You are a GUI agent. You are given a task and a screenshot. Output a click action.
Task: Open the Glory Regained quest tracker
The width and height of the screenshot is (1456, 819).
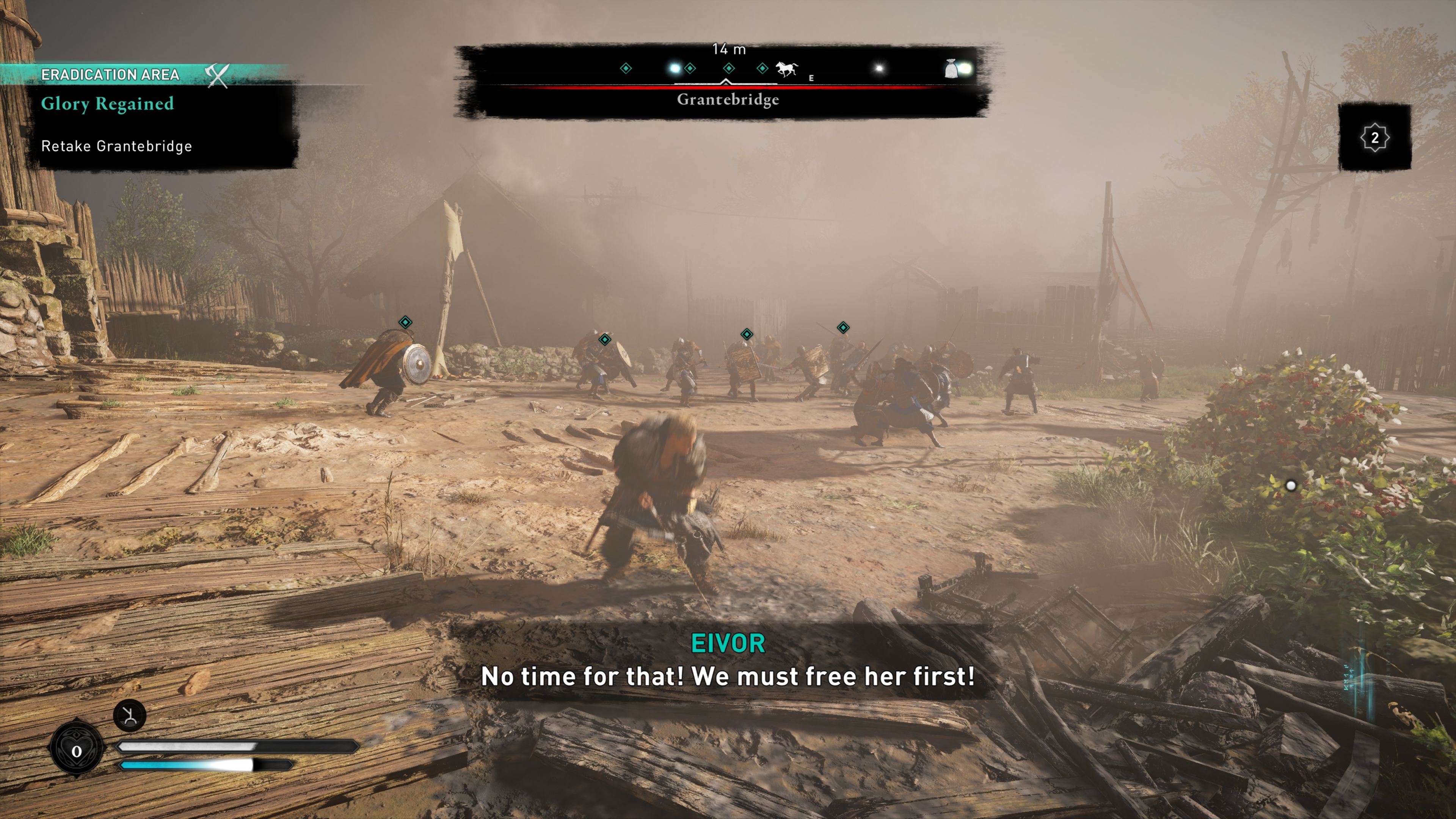tap(107, 104)
